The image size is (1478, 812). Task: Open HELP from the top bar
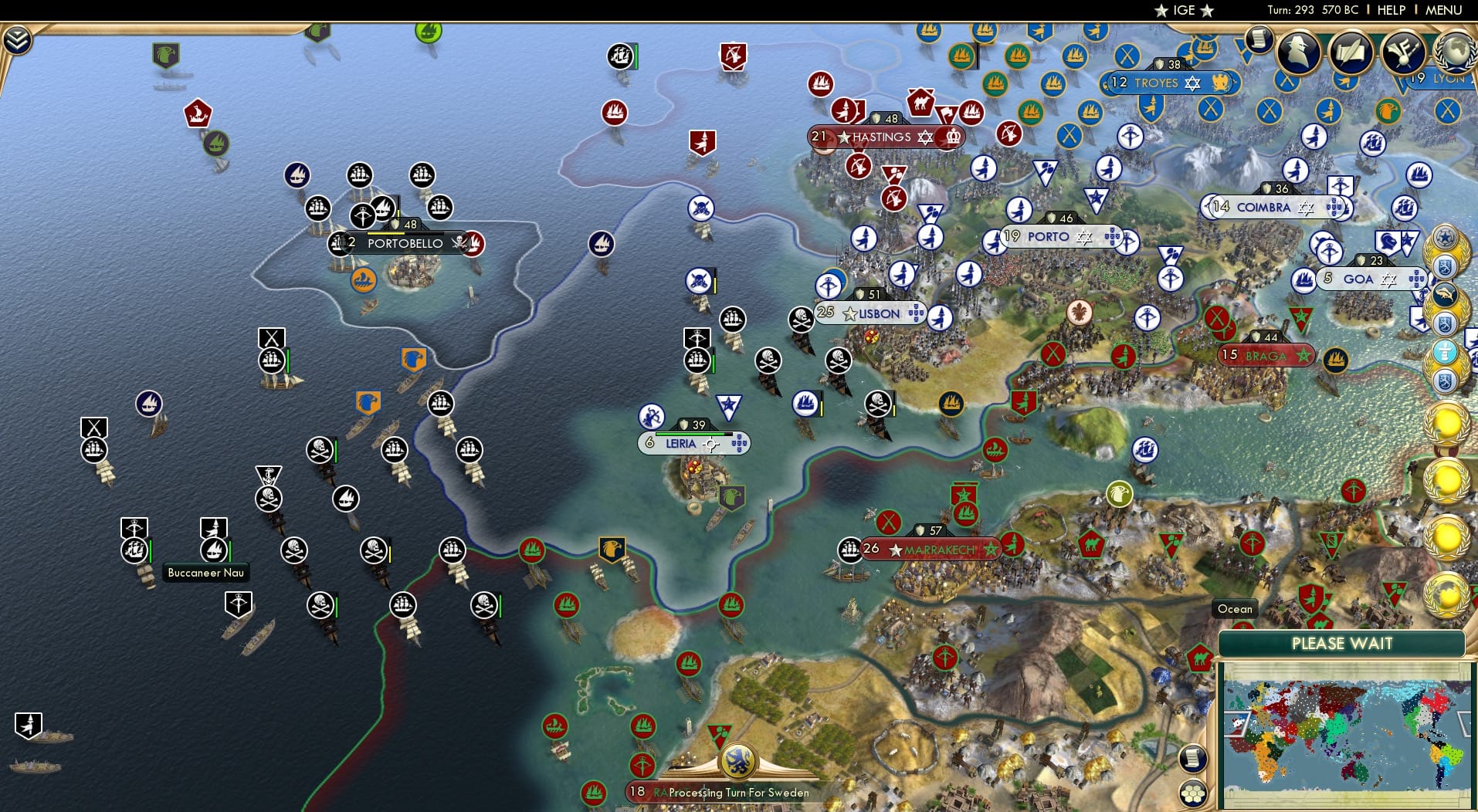pyautogui.click(x=1391, y=10)
